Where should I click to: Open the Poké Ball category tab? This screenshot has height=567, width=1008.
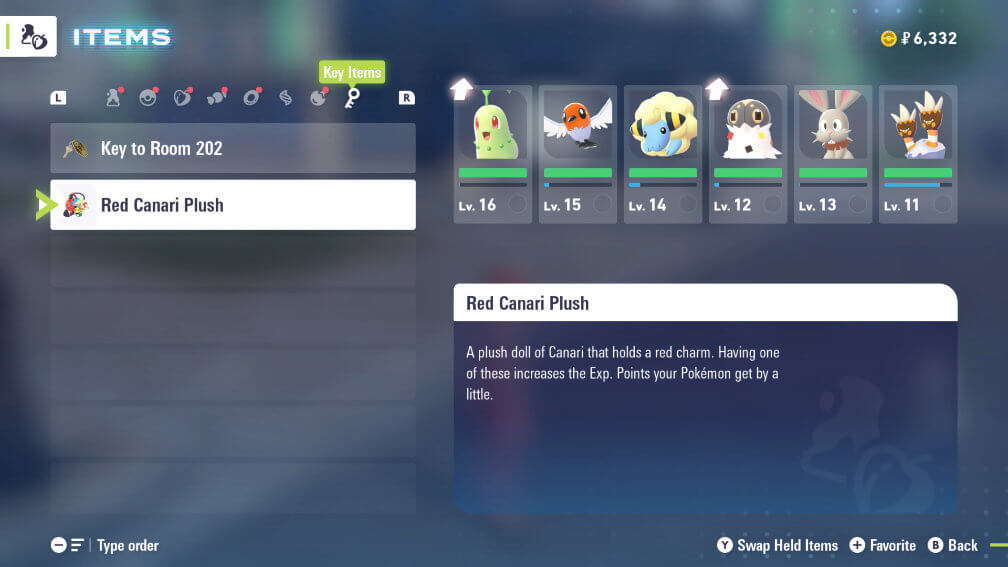tap(148, 98)
